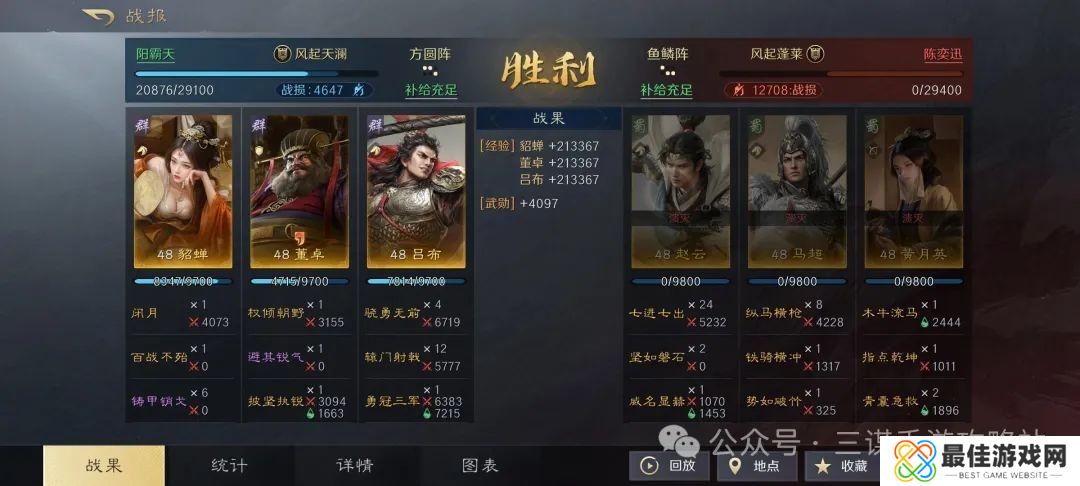Go back using the top-left arrow
The image size is (1080, 486).
click(97, 16)
